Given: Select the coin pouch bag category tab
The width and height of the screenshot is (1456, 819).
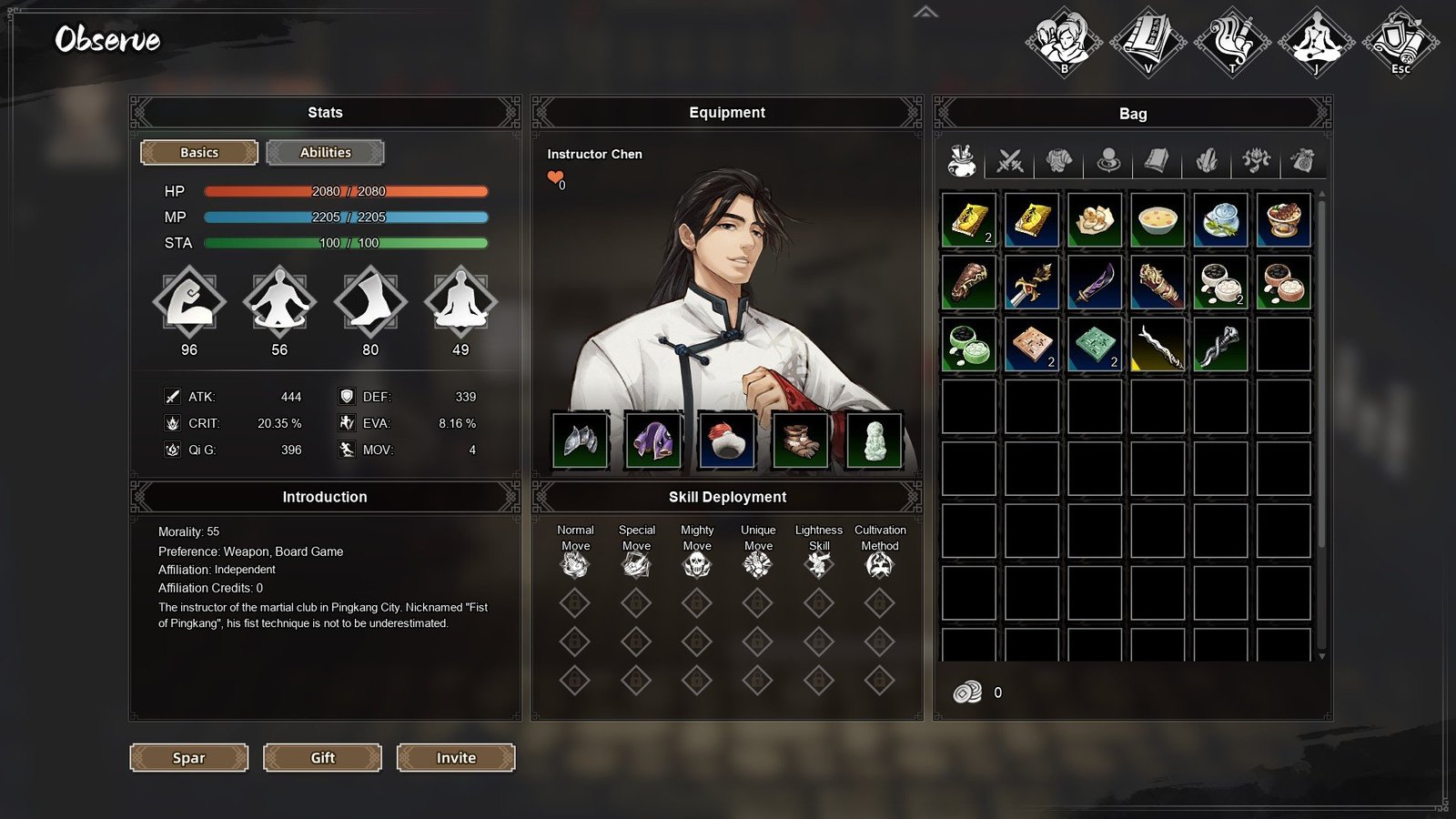Looking at the screenshot, I should pos(1303,161).
